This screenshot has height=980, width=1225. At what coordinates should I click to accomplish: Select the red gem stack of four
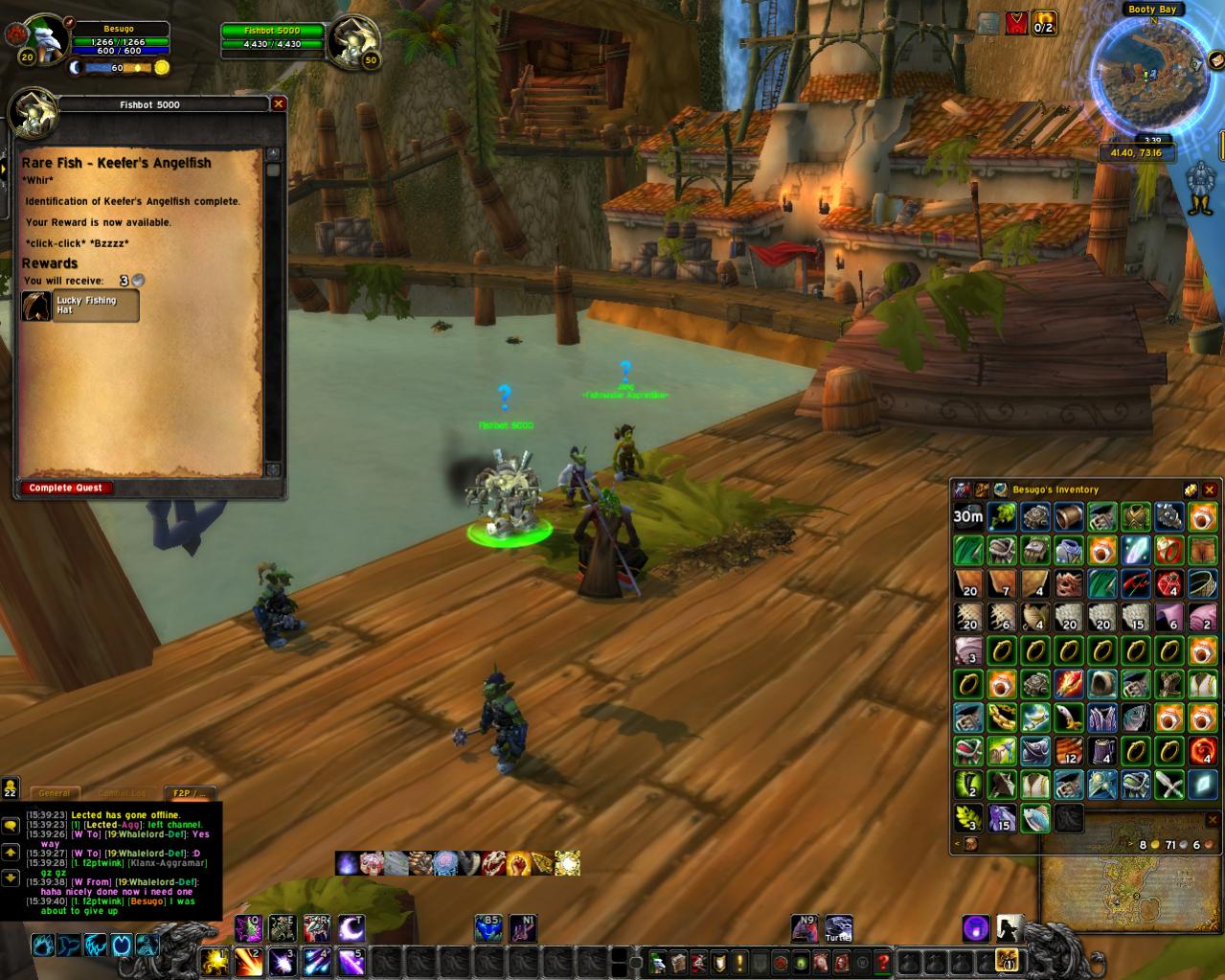[x=1169, y=583]
